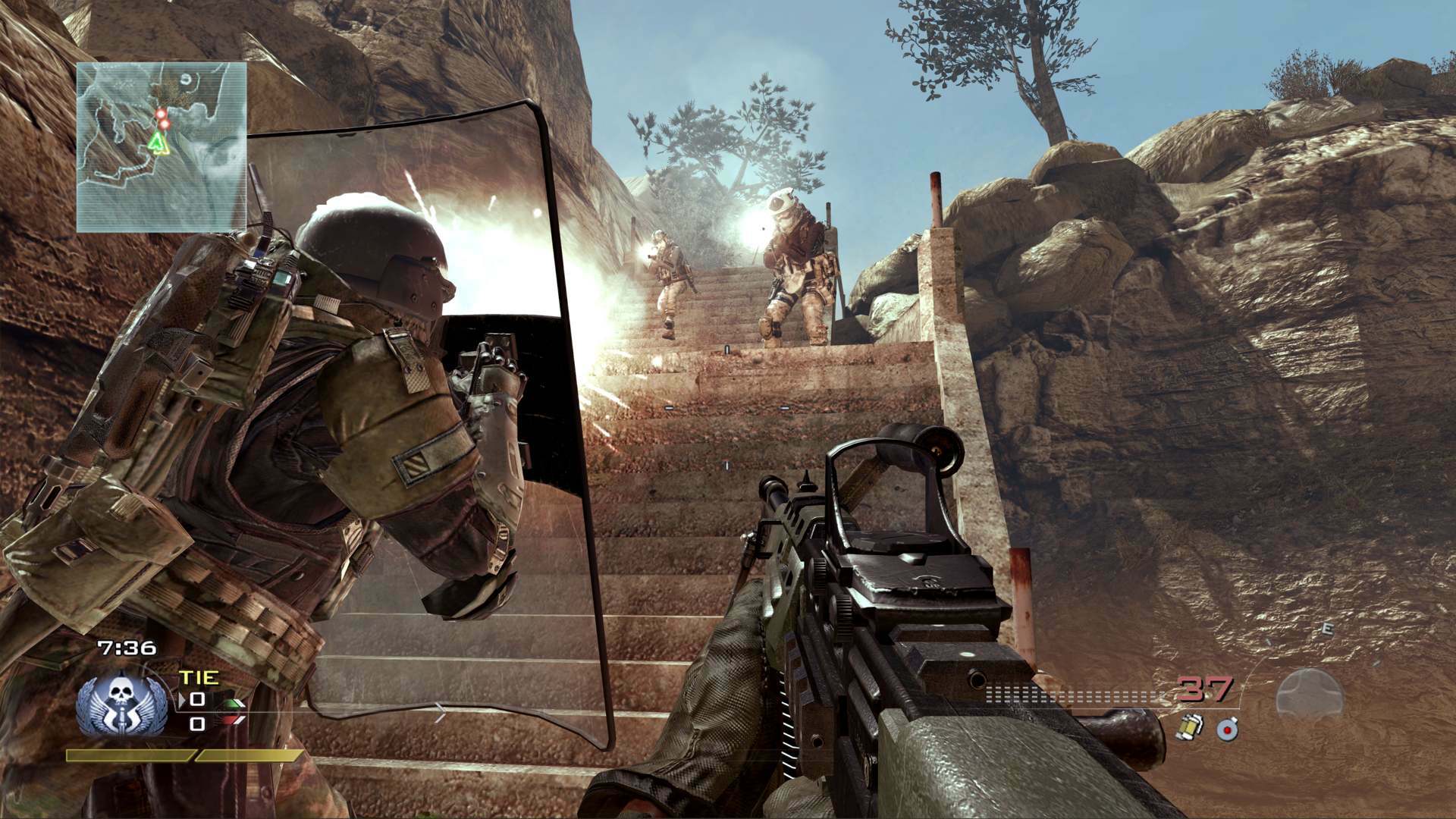This screenshot has height=819, width=1456.
Task: Click the score arrow next to TIE
Action: coord(183,699)
